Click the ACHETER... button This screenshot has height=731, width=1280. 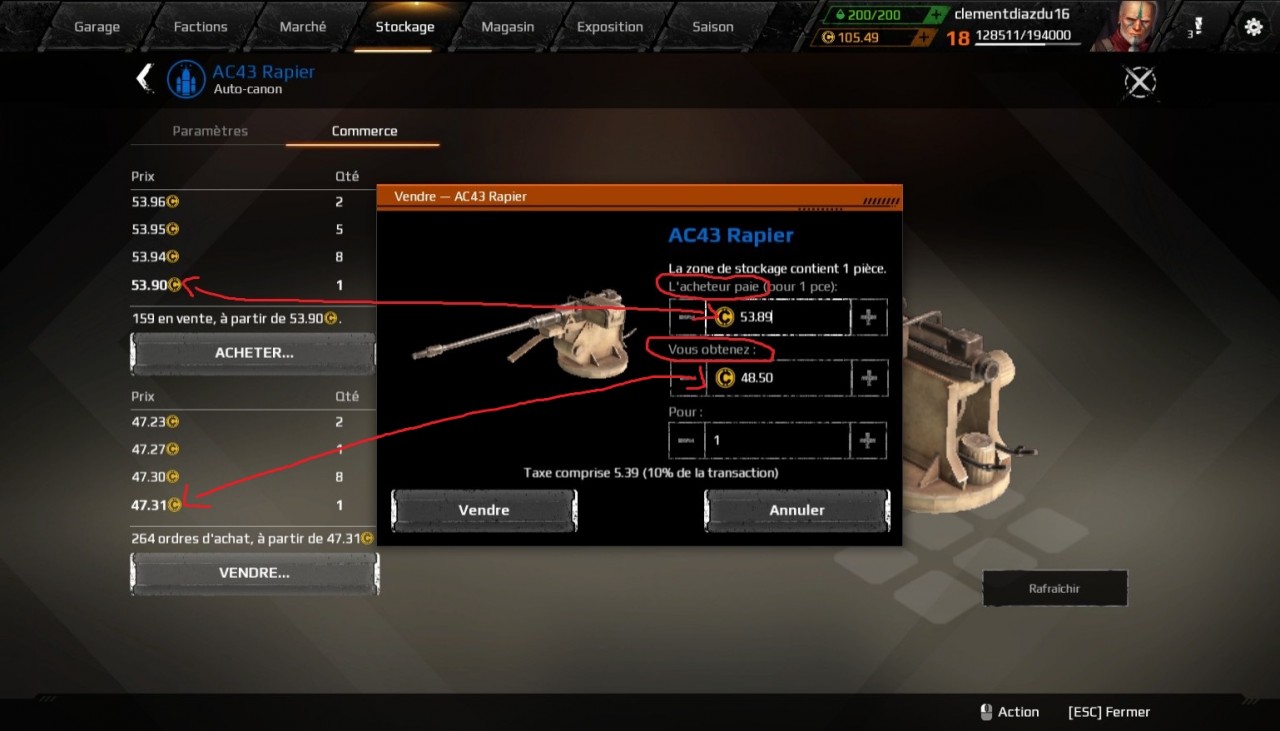pyautogui.click(x=254, y=353)
